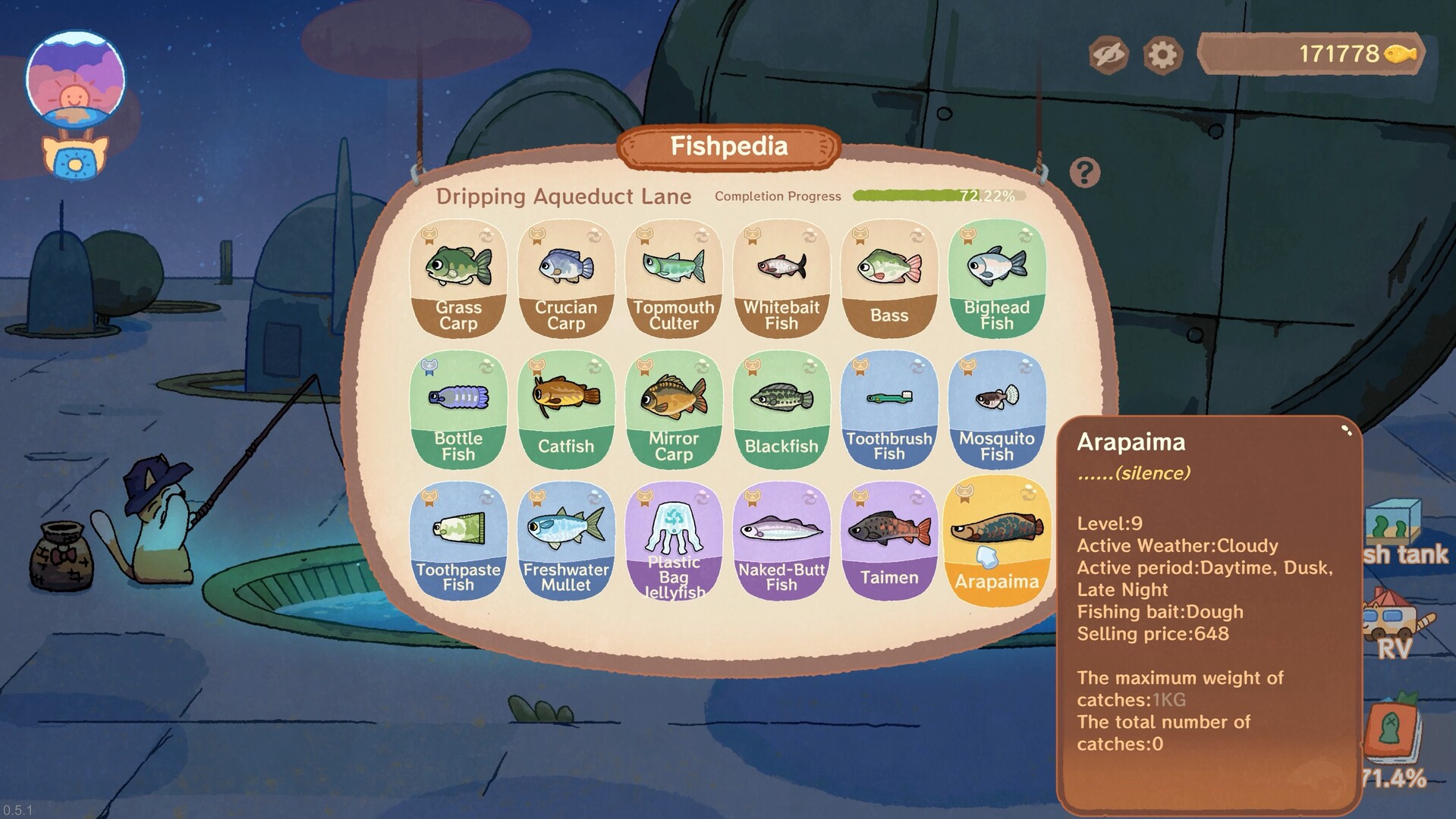Open the gear settings button
The image size is (1456, 819).
click(1162, 55)
